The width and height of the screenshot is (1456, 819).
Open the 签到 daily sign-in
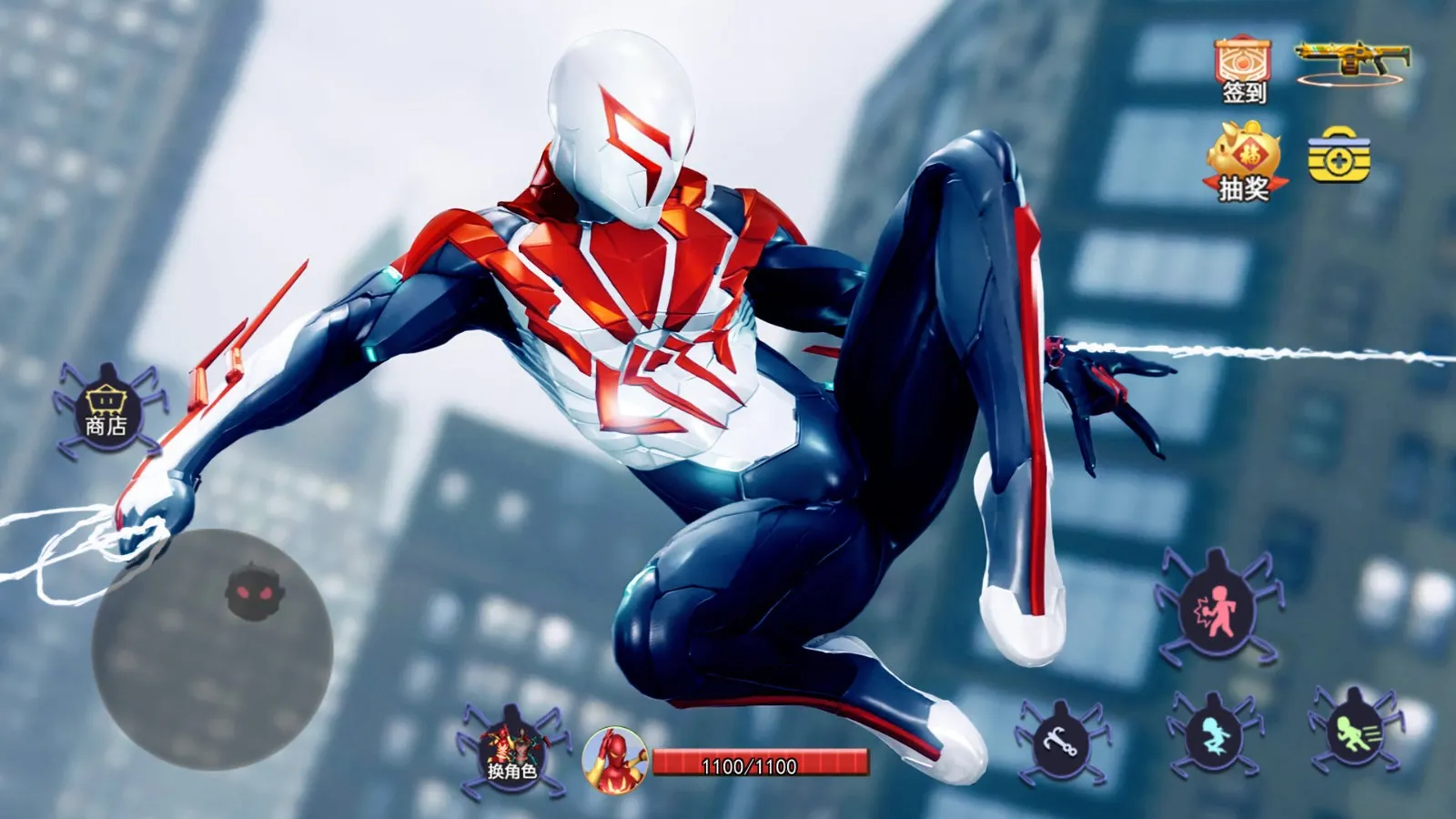pos(1242,70)
